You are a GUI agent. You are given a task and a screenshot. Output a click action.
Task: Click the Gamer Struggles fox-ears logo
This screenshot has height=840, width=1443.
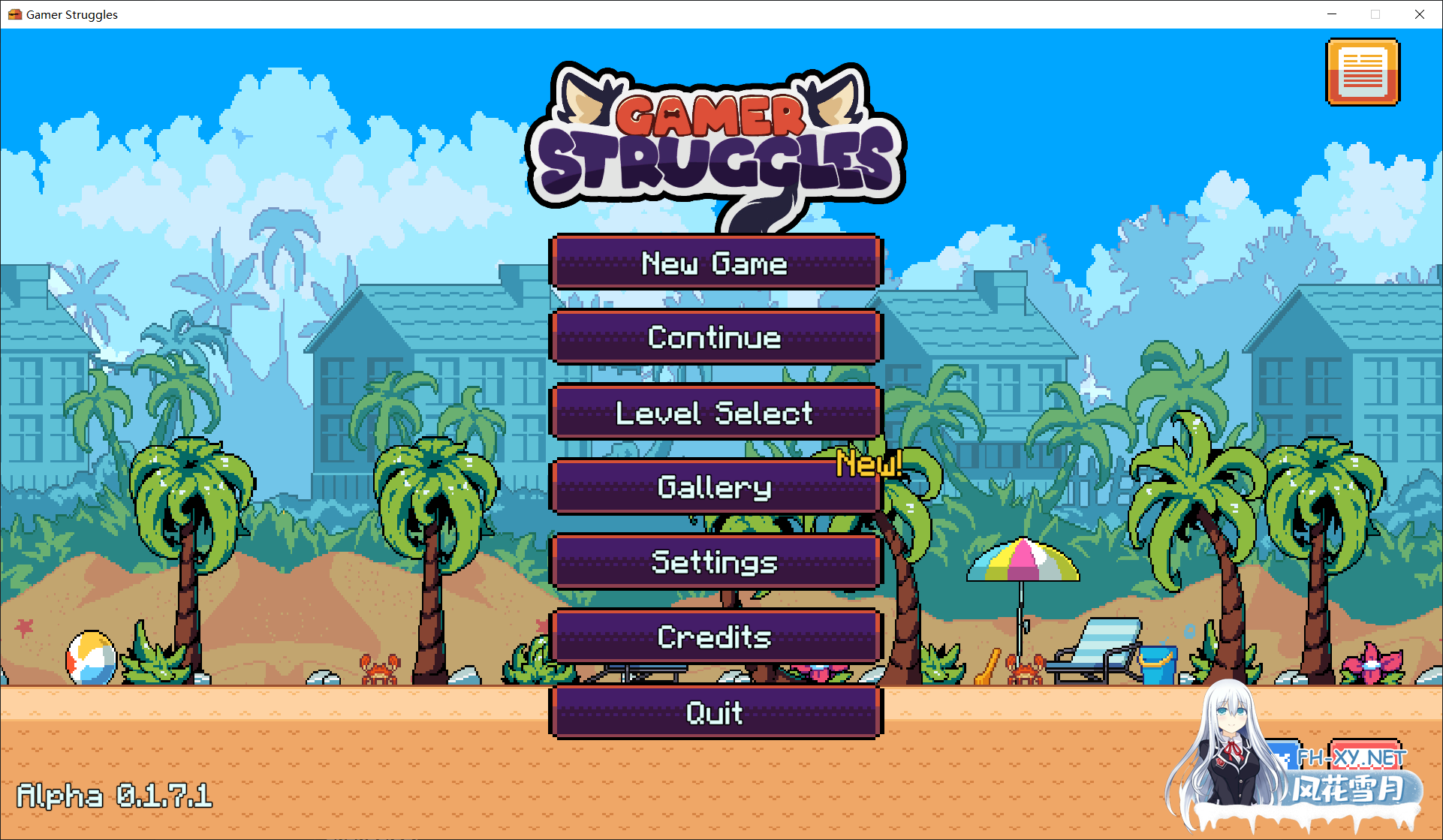717,135
